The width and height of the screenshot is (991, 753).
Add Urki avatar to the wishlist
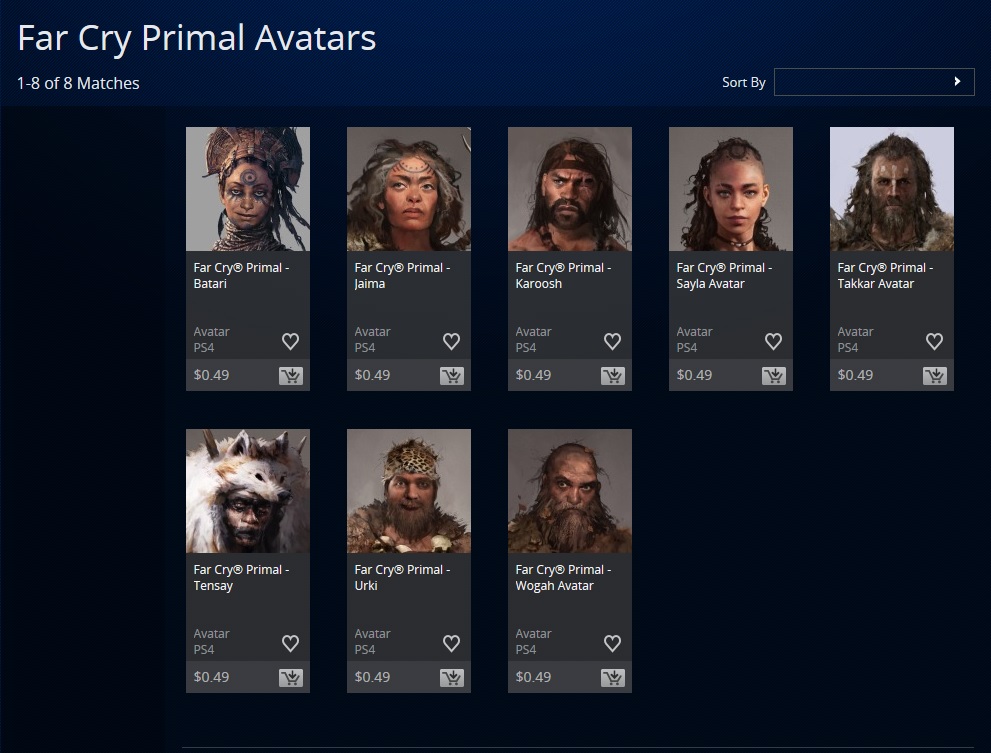pyautogui.click(x=451, y=643)
